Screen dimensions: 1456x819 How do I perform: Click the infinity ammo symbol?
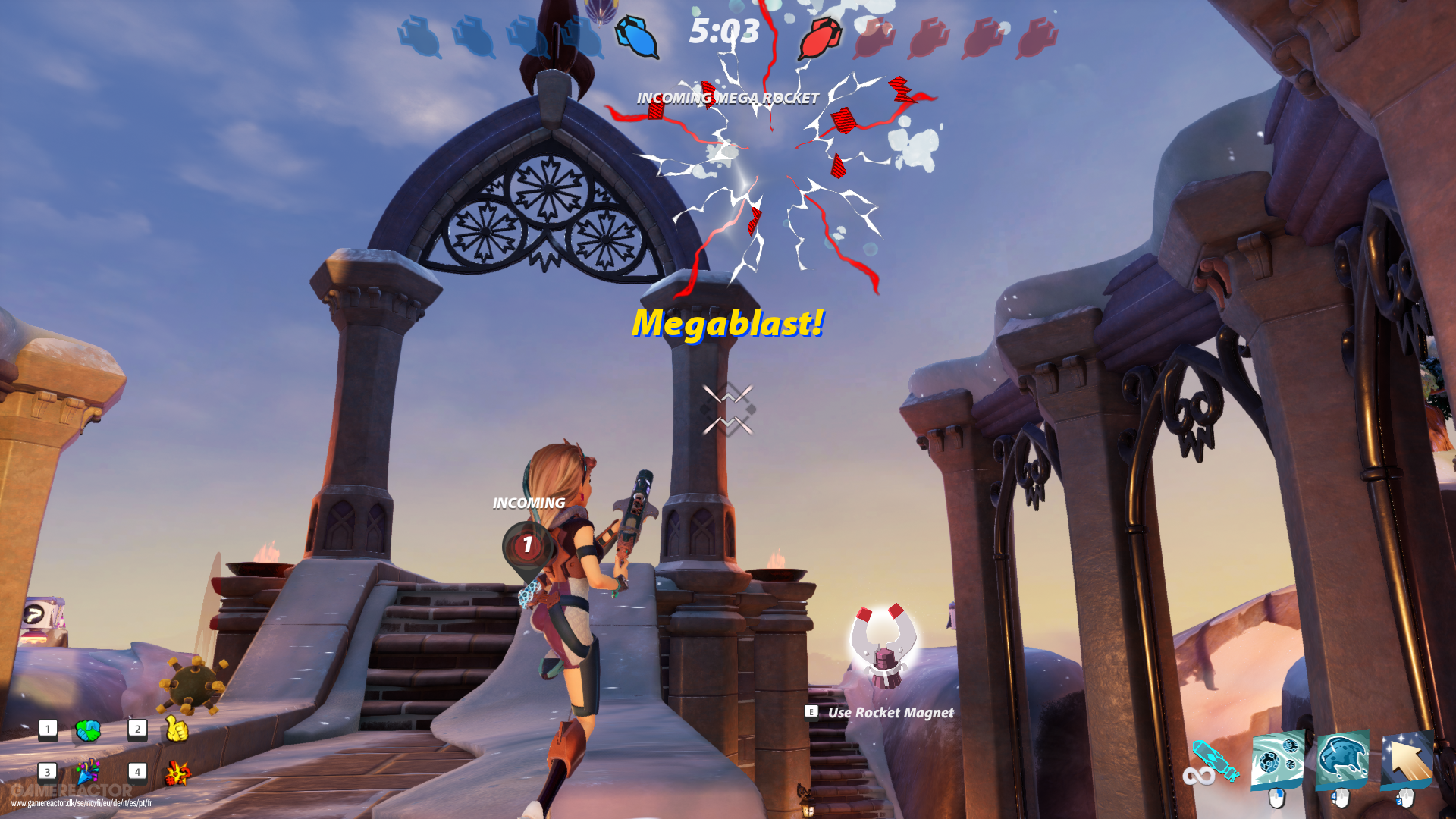tap(1198, 775)
